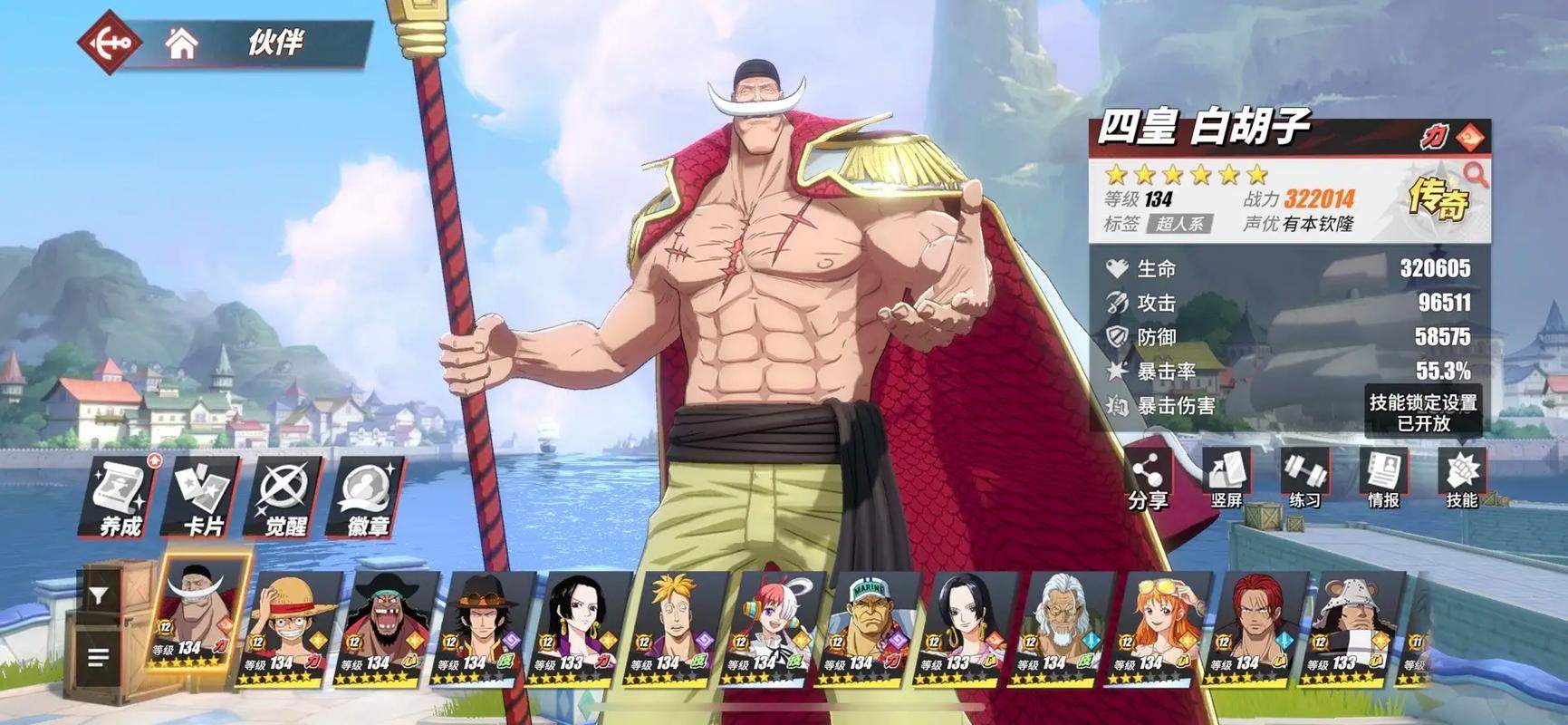
Task: Open the 技能 skills panel
Action: point(1461,480)
